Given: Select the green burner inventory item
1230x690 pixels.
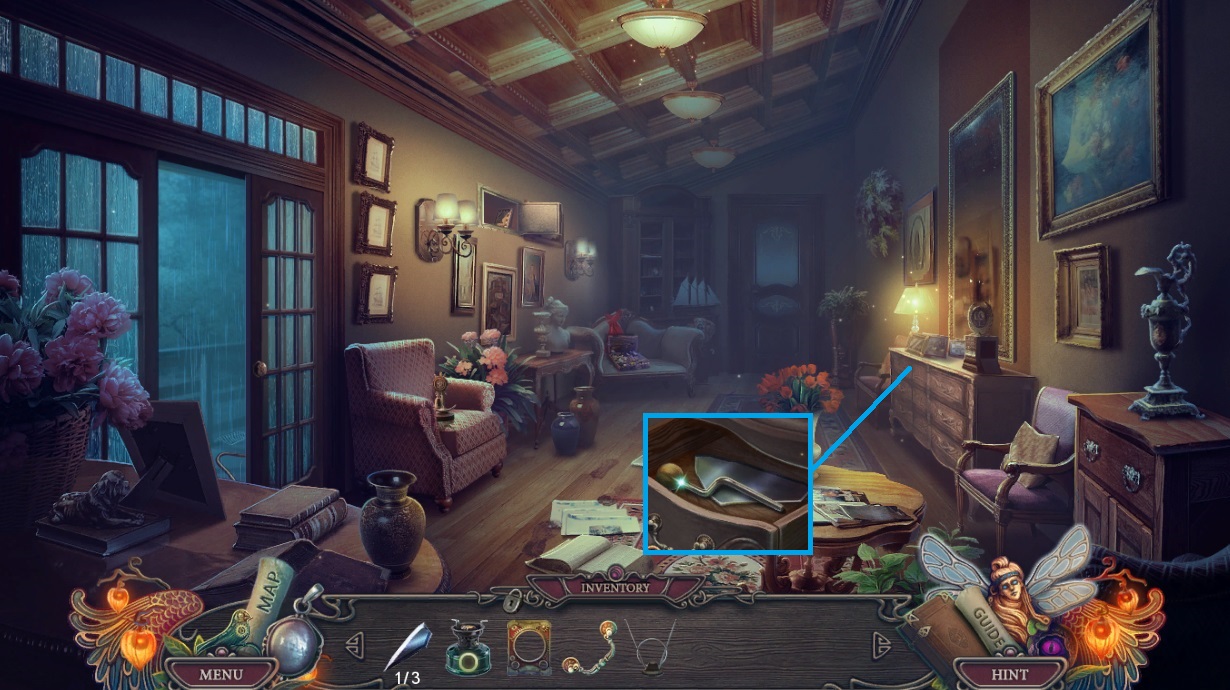Looking at the screenshot, I should coord(466,644).
